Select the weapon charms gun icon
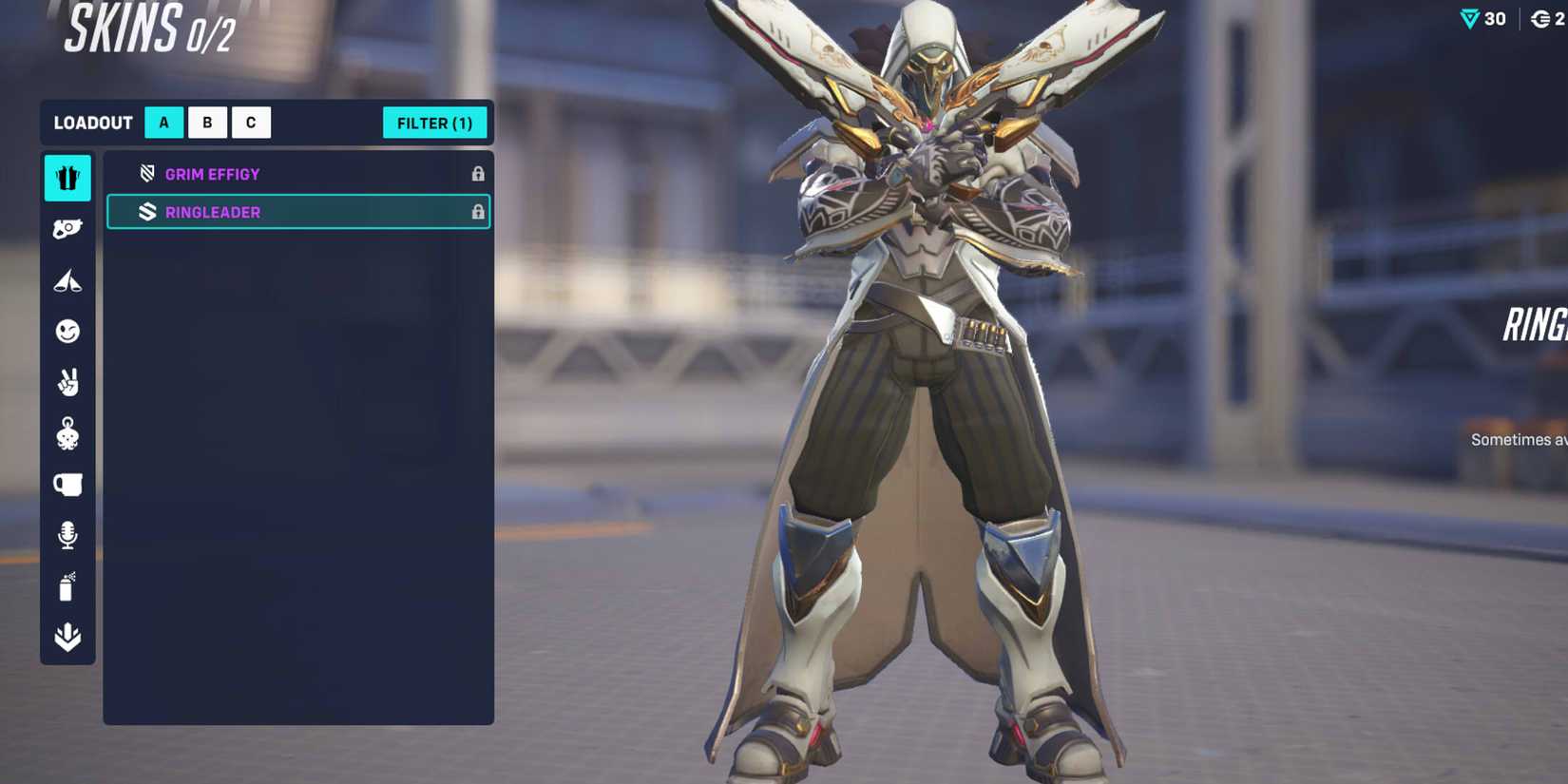This screenshot has width=1568, height=784. pos(67,228)
